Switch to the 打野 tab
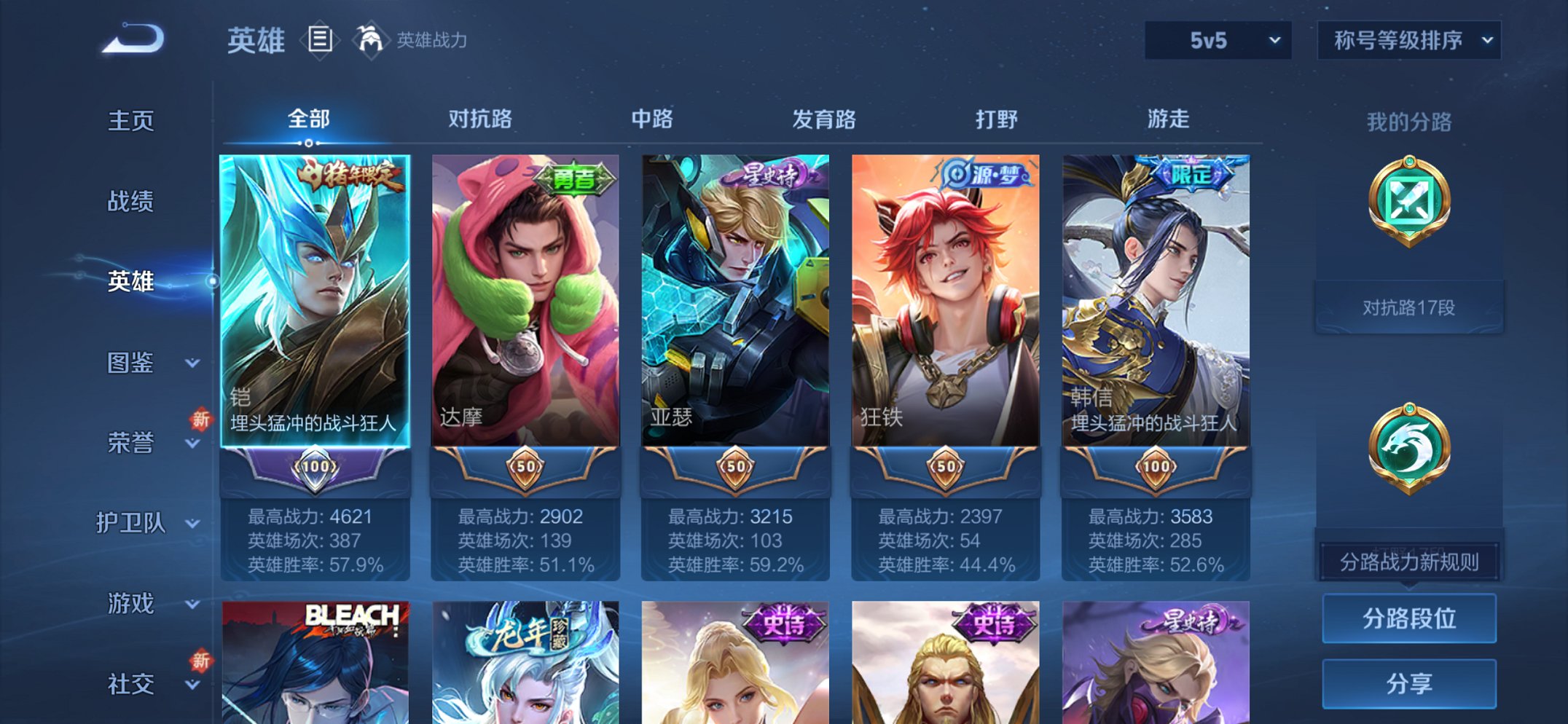This screenshot has width=1568, height=724. coord(996,120)
